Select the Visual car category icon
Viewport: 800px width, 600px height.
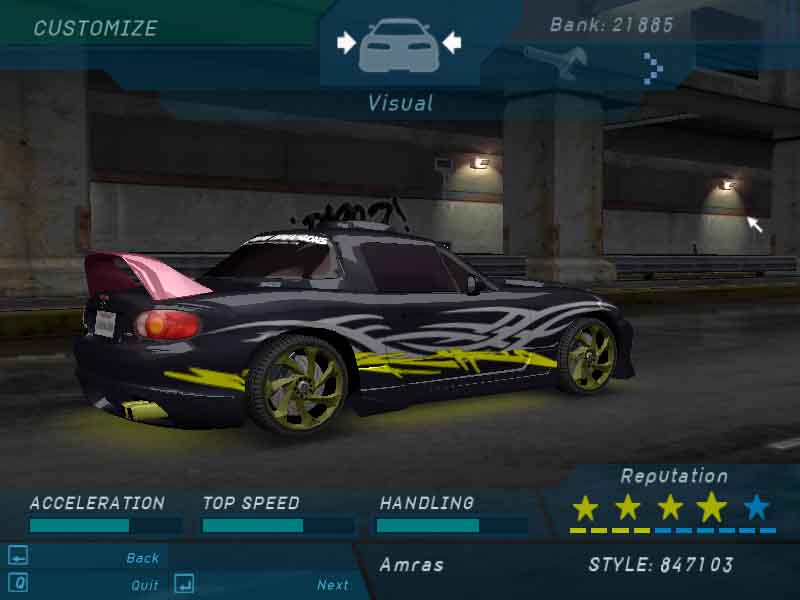point(398,43)
